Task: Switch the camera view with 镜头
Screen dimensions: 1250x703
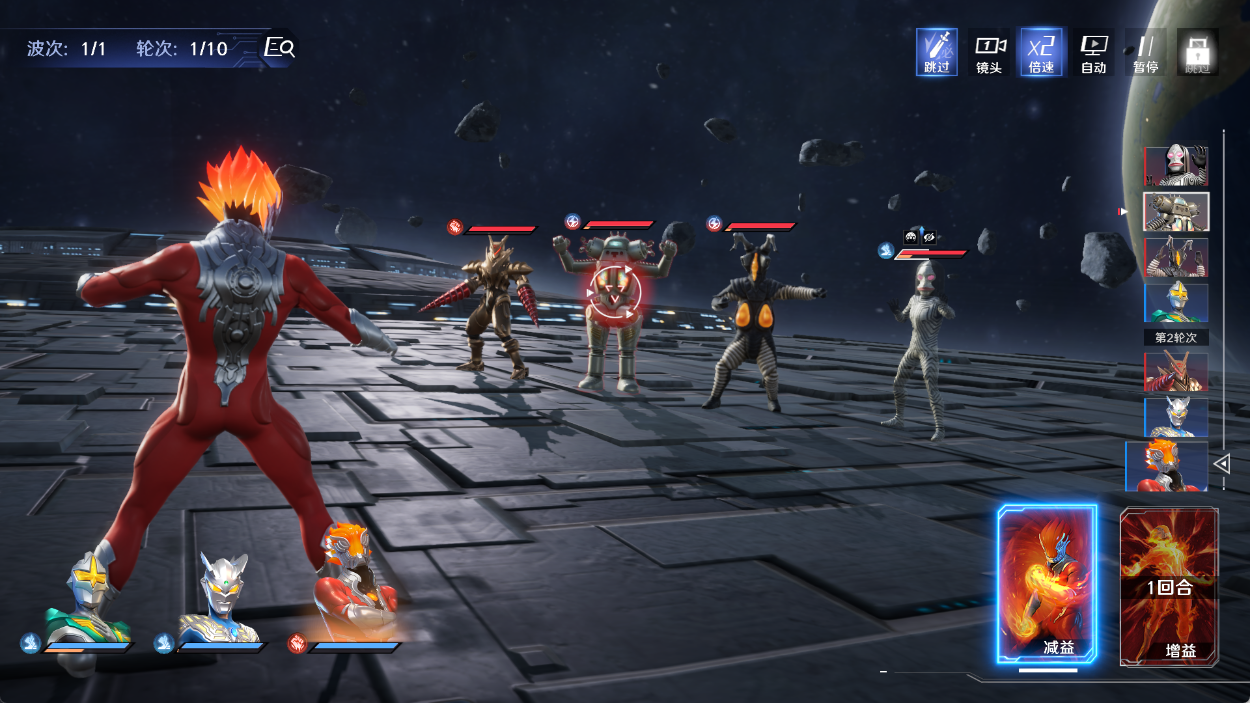Action: coord(989,52)
